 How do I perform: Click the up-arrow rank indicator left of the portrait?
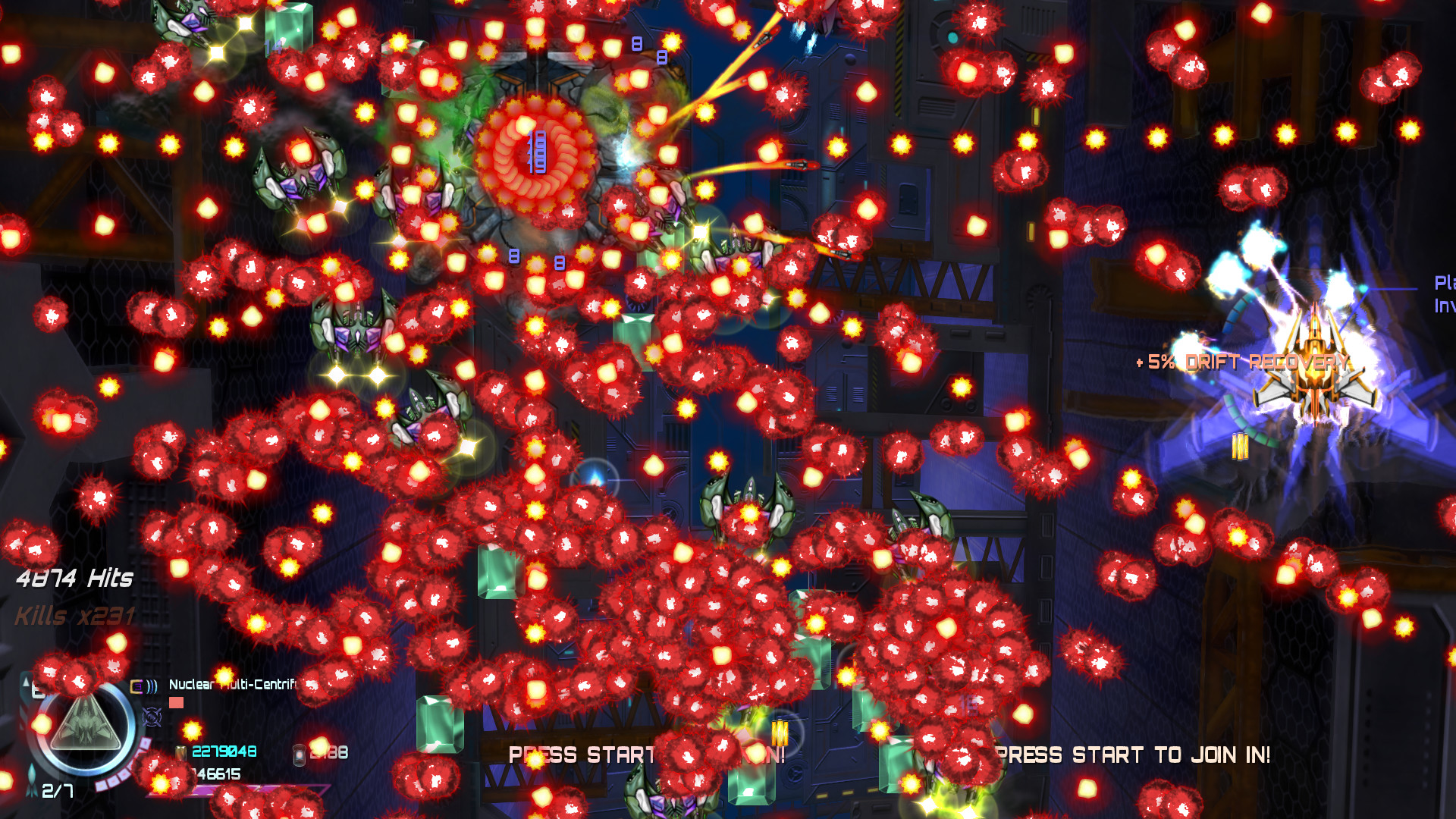tap(26, 682)
